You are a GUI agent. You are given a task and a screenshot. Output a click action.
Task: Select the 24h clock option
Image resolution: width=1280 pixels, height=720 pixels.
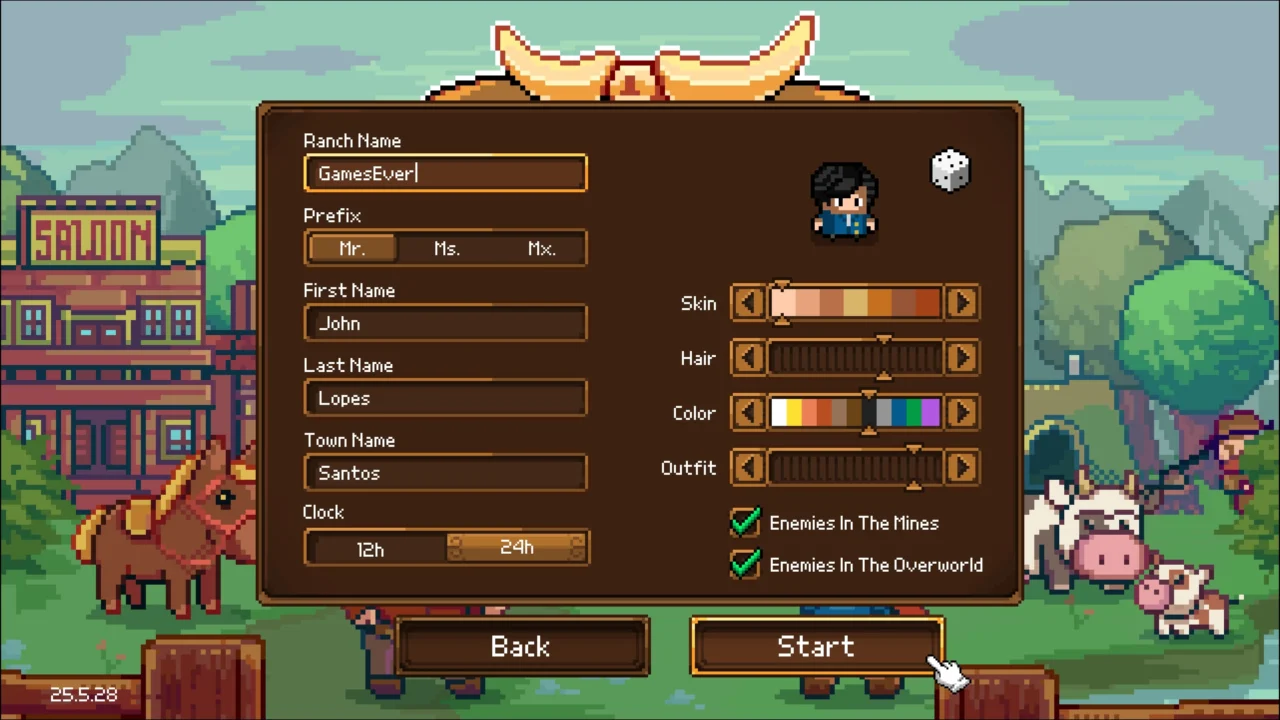(516, 547)
